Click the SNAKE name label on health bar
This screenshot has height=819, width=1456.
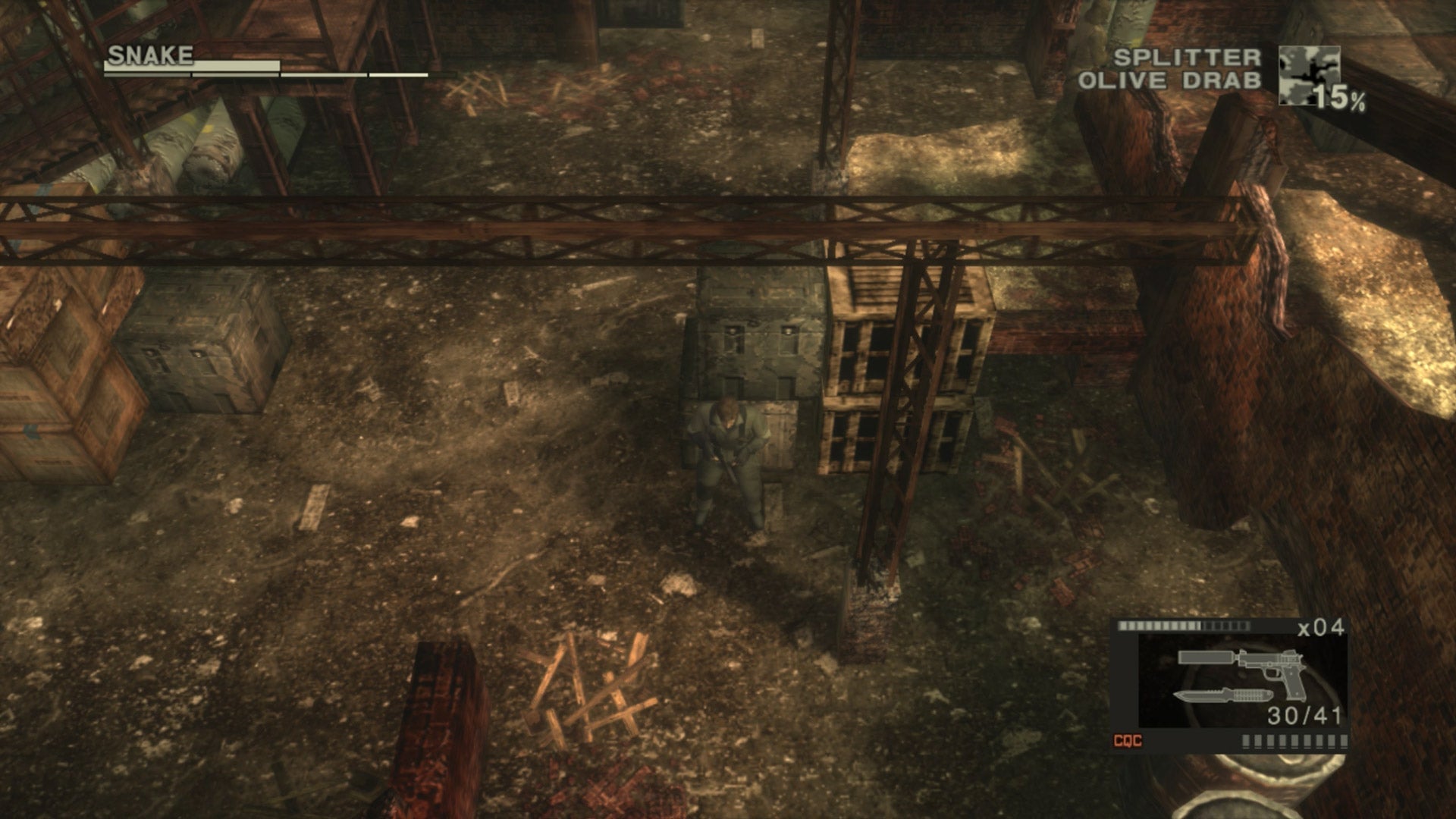[x=149, y=55]
